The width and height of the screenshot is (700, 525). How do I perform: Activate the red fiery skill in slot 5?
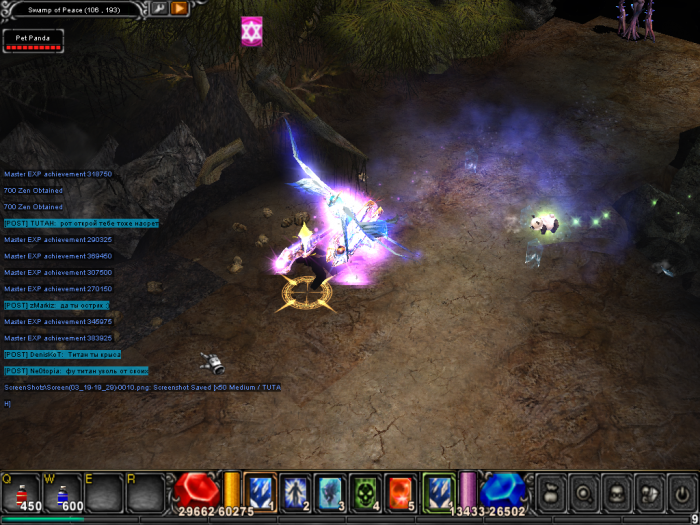(x=400, y=490)
